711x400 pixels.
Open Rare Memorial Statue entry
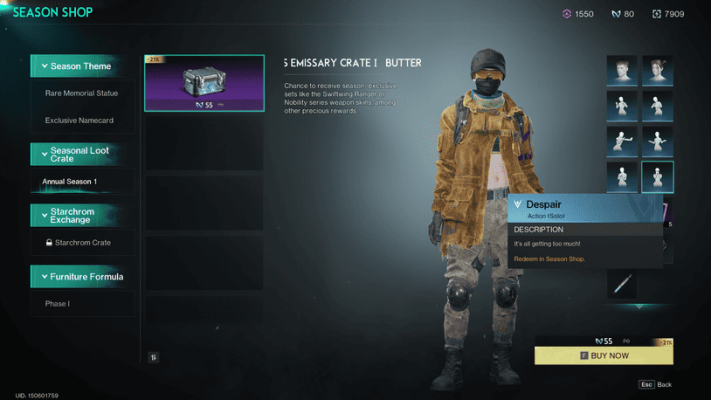pos(82,94)
